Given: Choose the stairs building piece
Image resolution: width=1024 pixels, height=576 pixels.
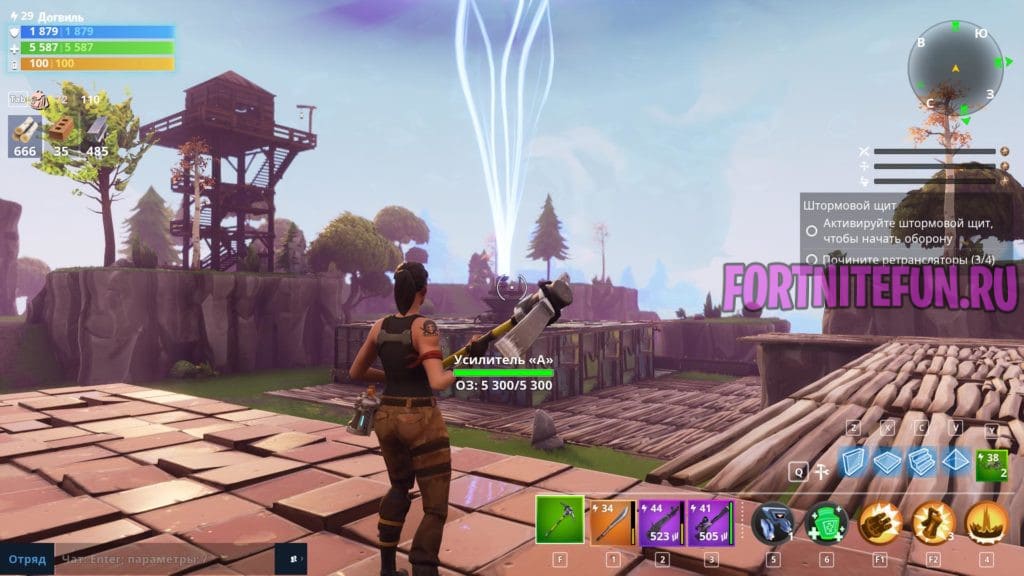Looking at the screenshot, I should pyautogui.click(x=920, y=462).
